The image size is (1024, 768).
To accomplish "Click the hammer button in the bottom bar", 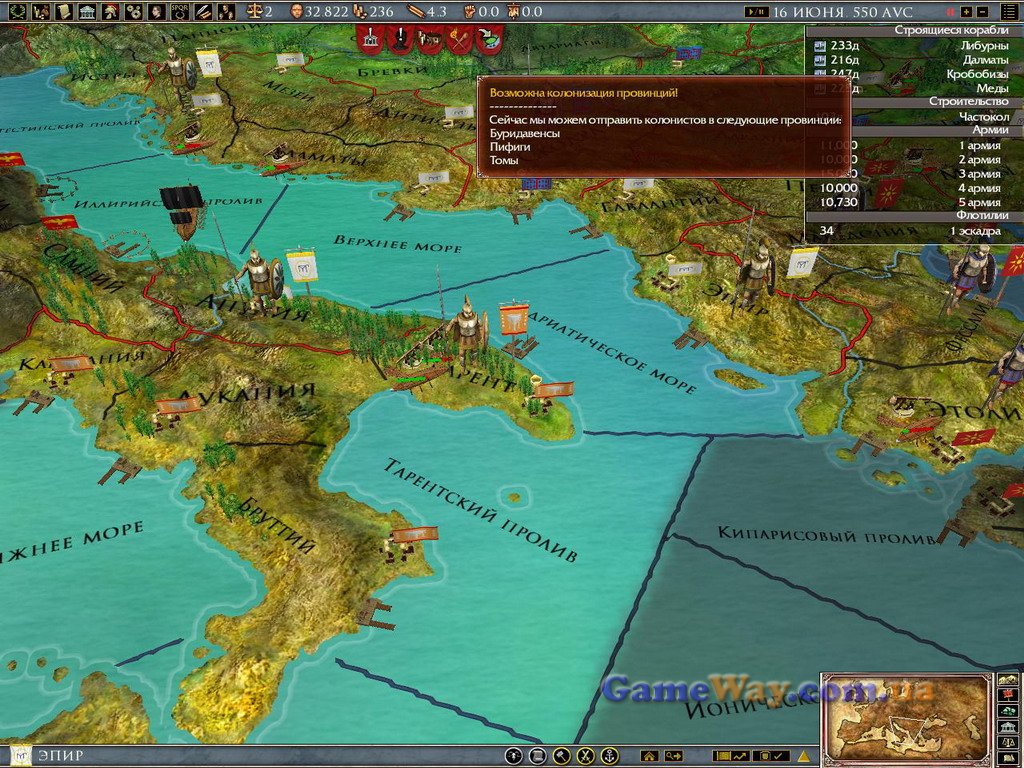I will point(562,756).
